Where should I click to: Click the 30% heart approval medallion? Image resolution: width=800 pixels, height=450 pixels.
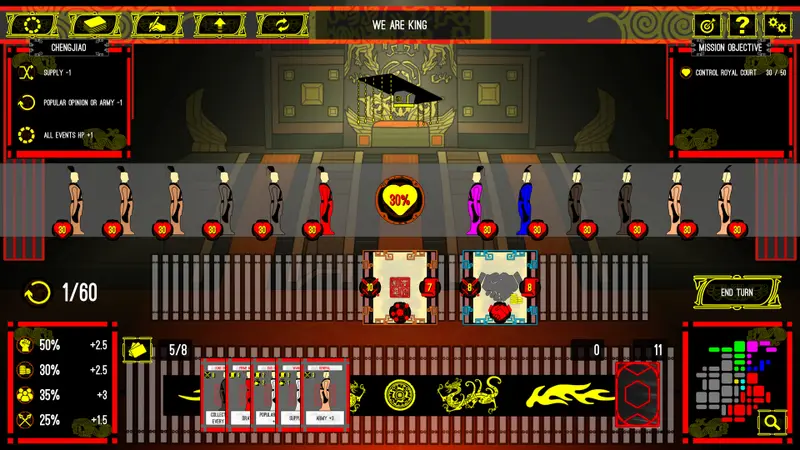point(400,200)
